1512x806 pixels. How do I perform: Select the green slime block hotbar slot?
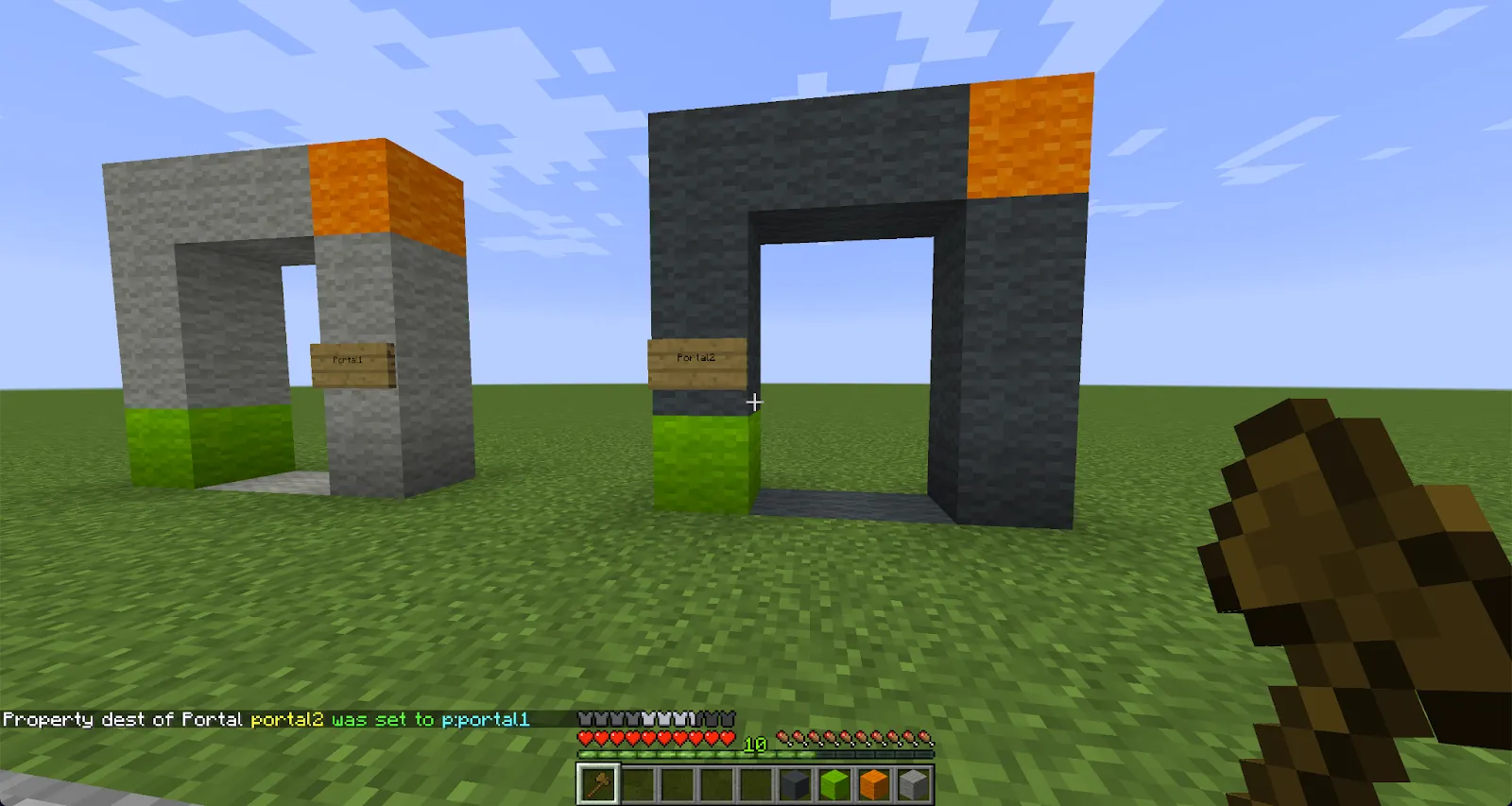click(833, 781)
